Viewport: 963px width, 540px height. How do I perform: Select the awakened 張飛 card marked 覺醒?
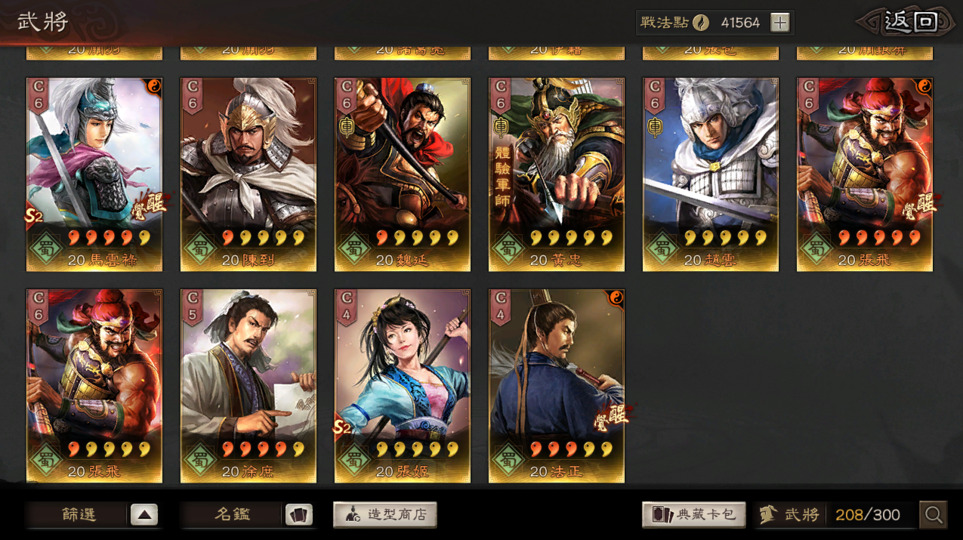pos(864,174)
